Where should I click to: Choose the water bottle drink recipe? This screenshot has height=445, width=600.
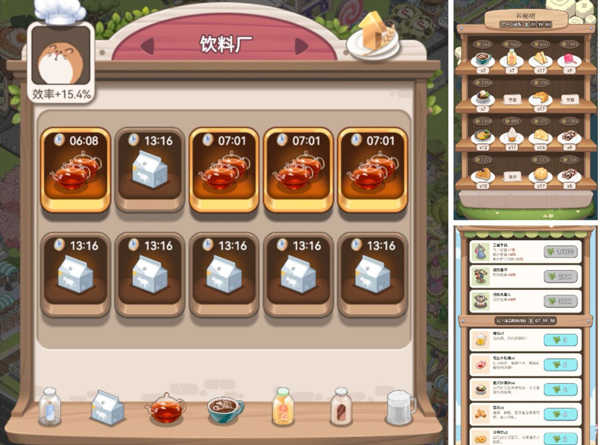(48, 409)
